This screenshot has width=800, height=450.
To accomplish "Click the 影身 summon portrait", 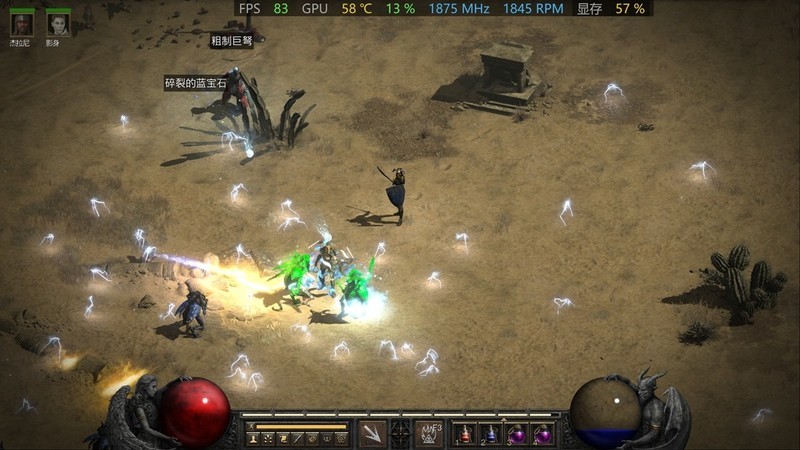I will (58, 24).
